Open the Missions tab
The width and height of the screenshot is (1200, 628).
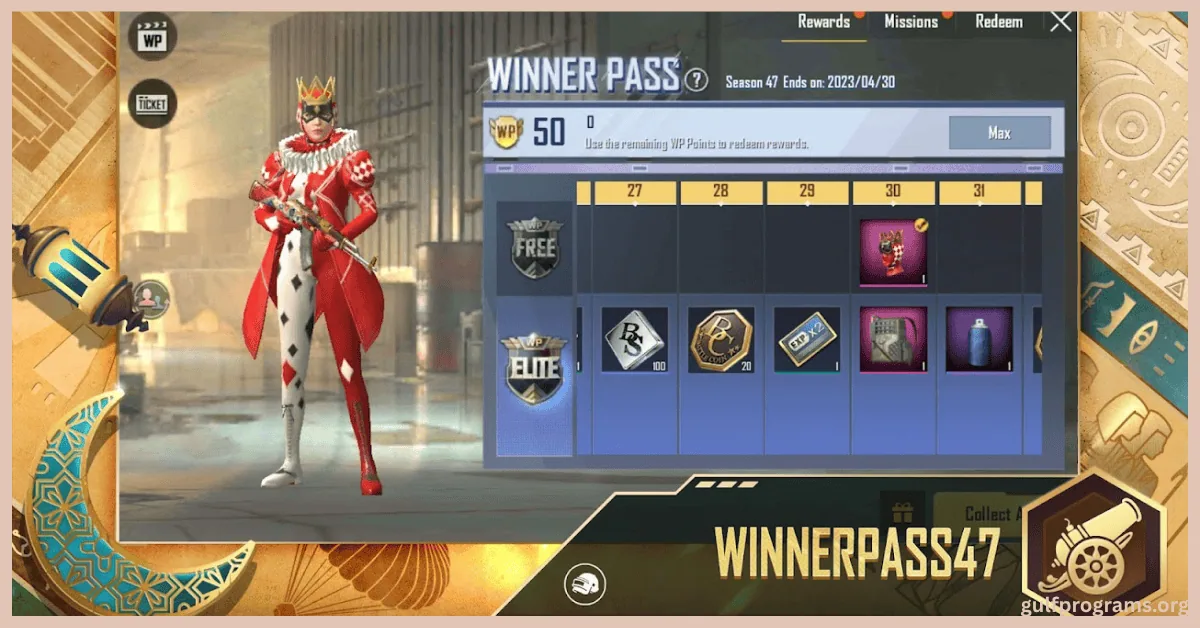[x=911, y=22]
